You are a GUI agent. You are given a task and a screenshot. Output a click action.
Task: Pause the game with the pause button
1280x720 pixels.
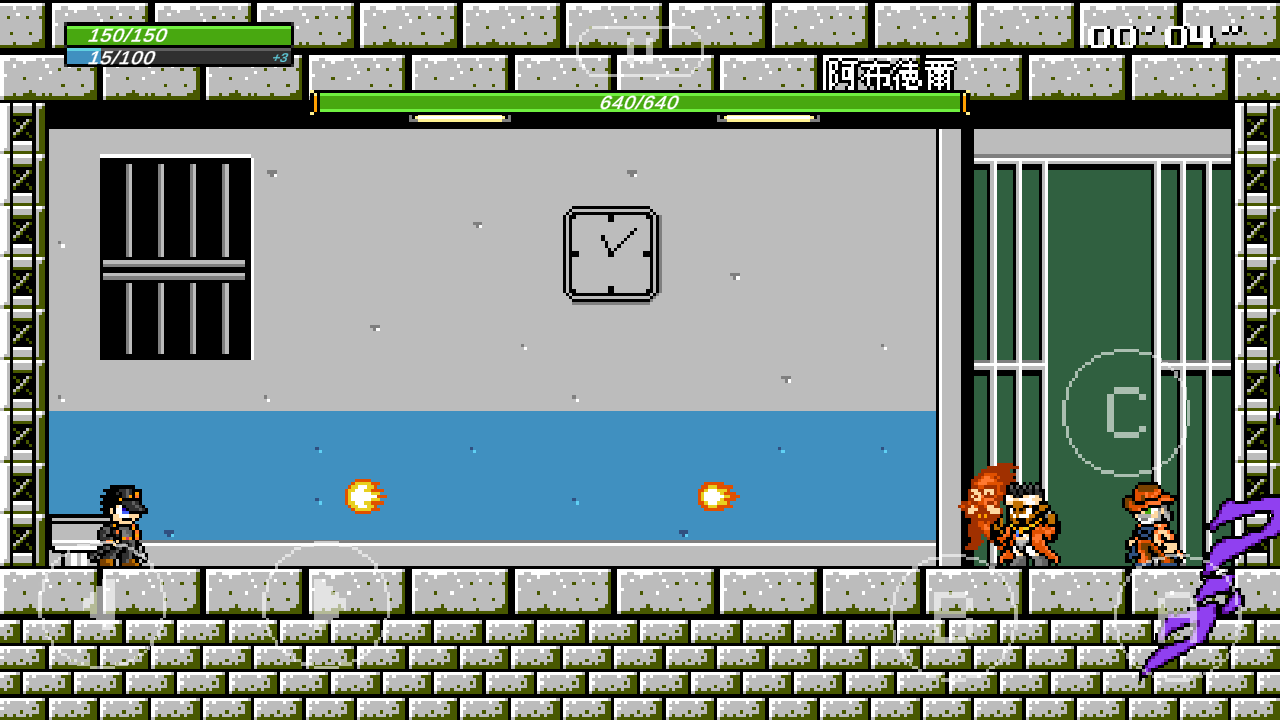click(x=640, y=50)
